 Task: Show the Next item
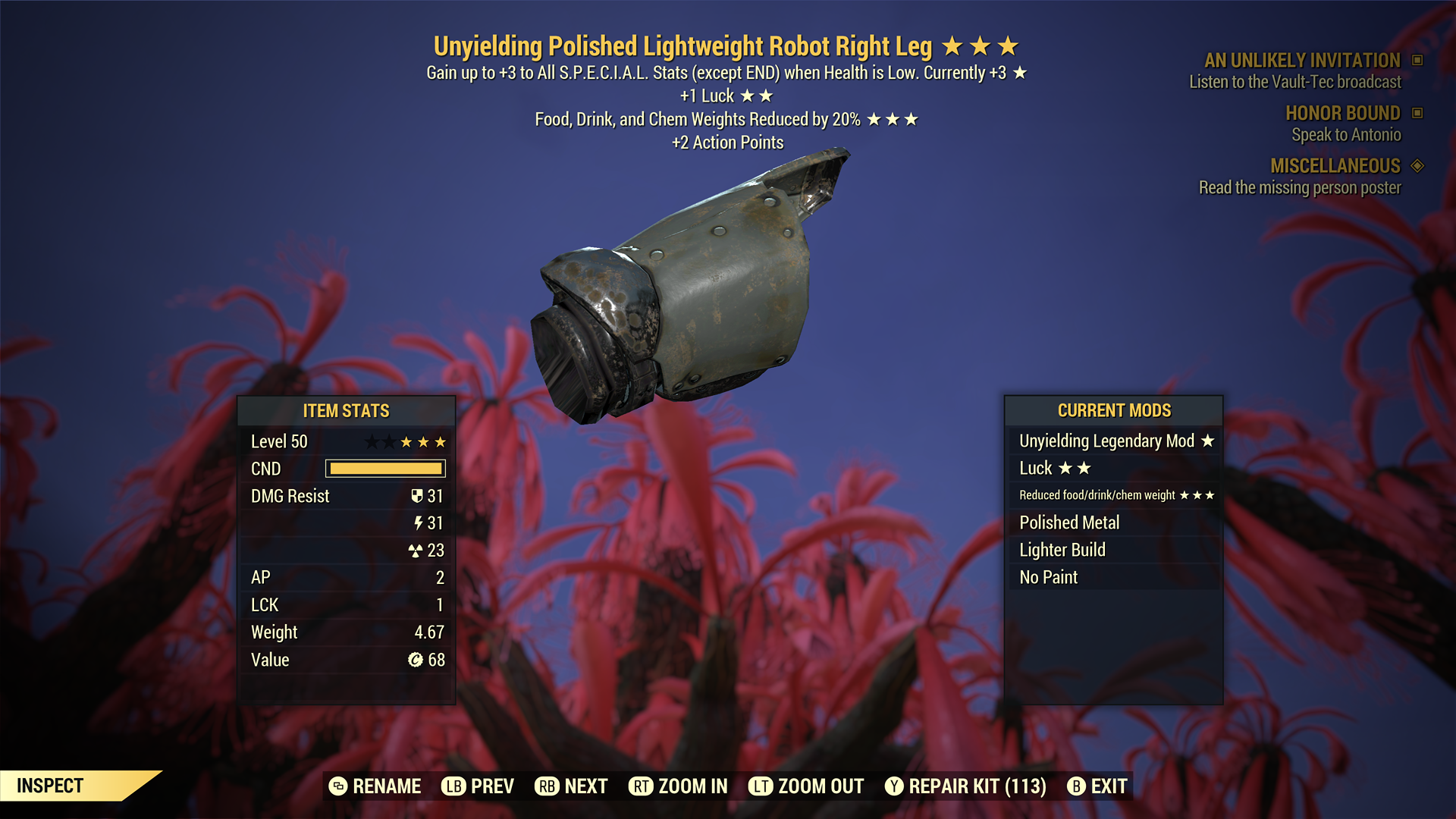point(571,786)
